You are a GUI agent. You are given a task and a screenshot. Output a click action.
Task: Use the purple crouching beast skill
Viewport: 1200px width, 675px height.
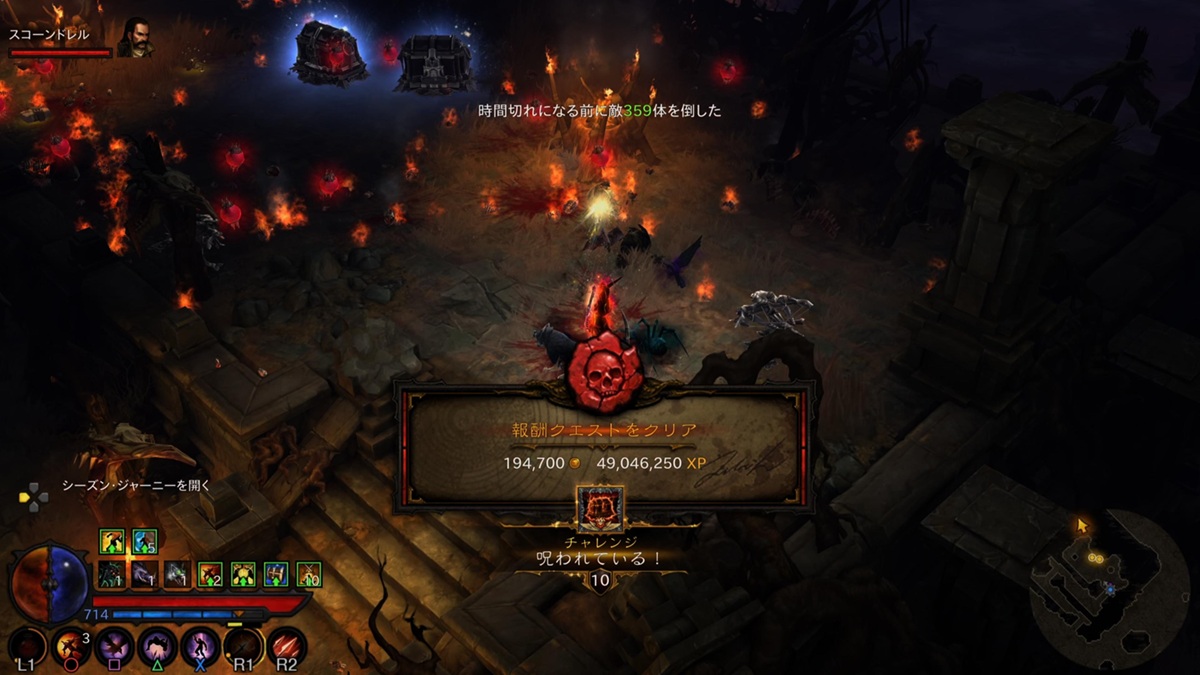tap(157, 647)
